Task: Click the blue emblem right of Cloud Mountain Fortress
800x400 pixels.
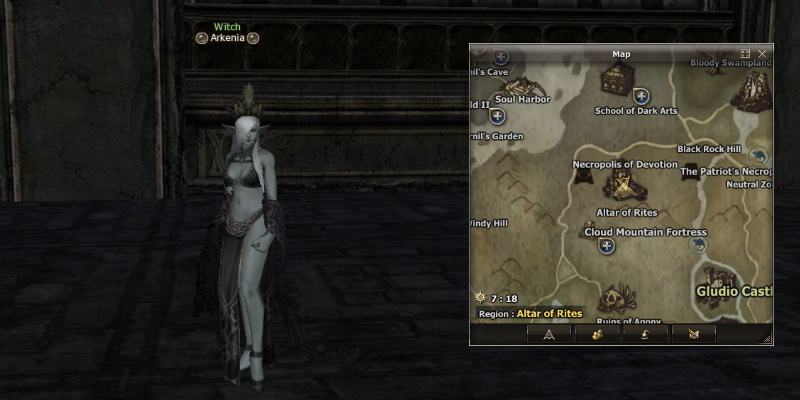Action: tap(699, 246)
